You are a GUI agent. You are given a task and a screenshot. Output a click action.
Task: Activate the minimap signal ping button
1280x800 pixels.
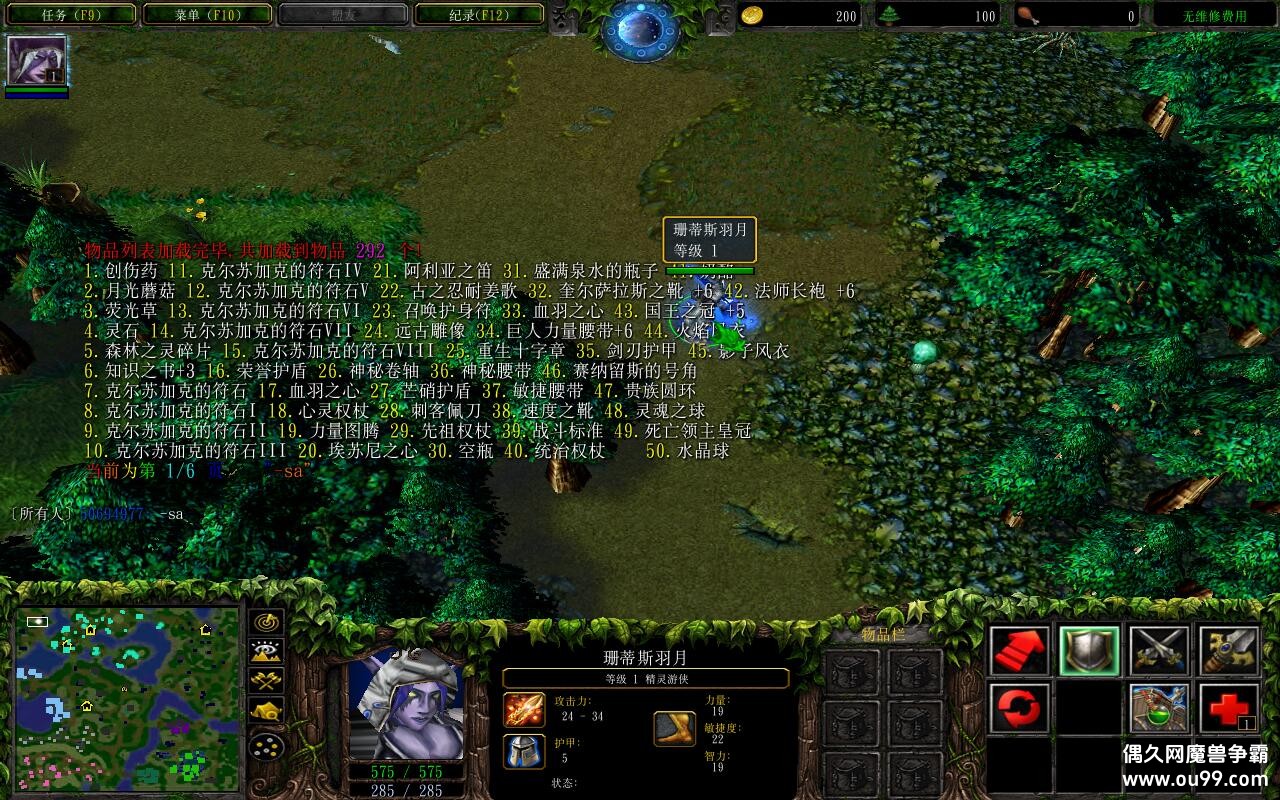coord(267,622)
